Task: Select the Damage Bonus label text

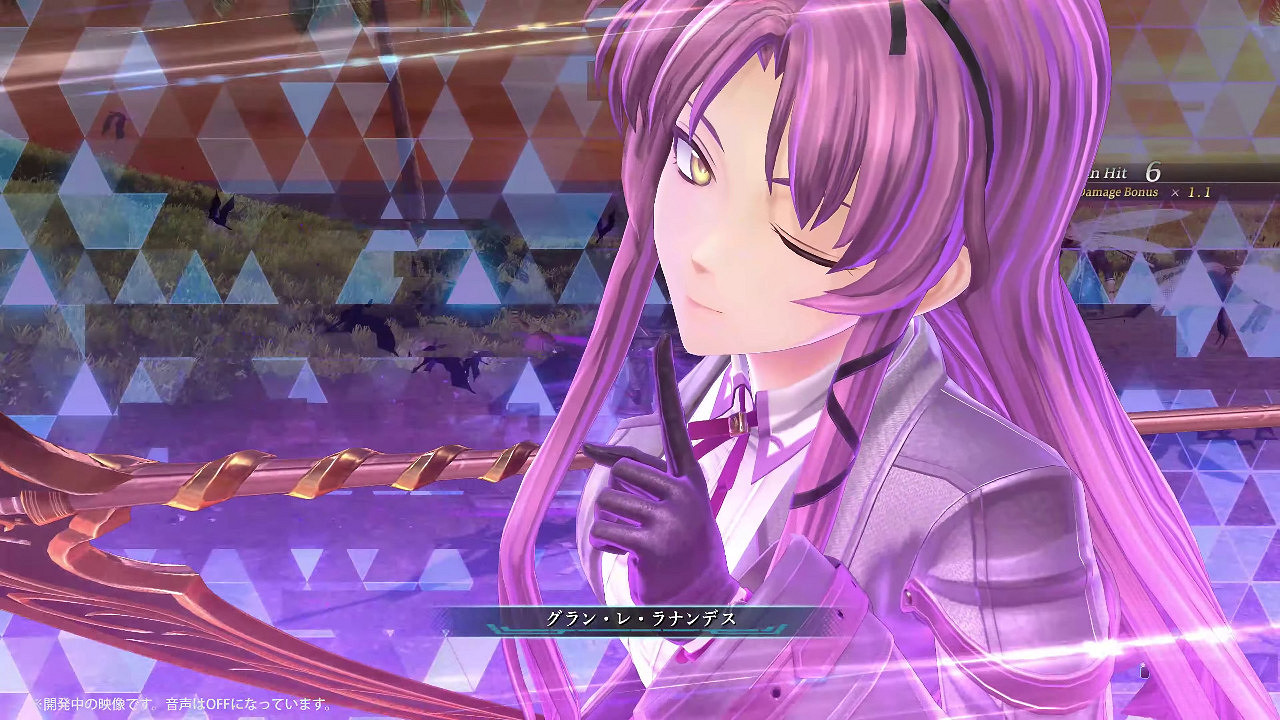Action: (x=1120, y=192)
